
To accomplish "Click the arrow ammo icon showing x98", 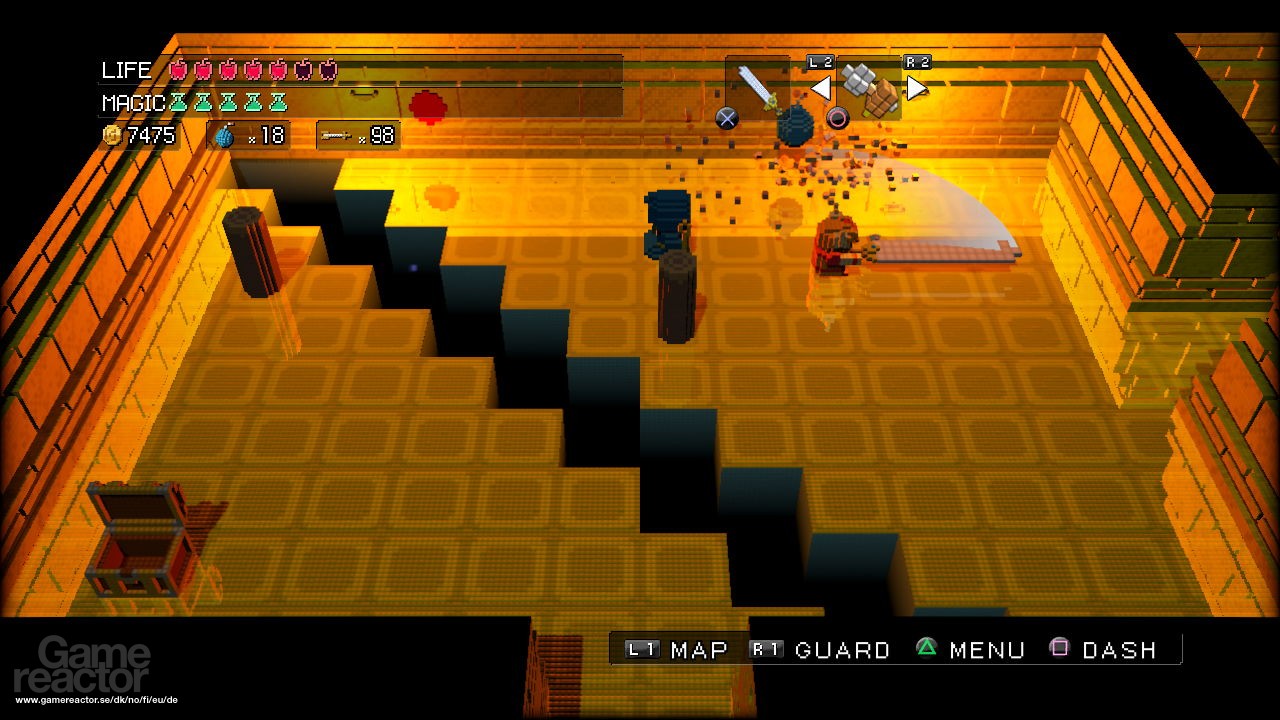I will (x=335, y=134).
